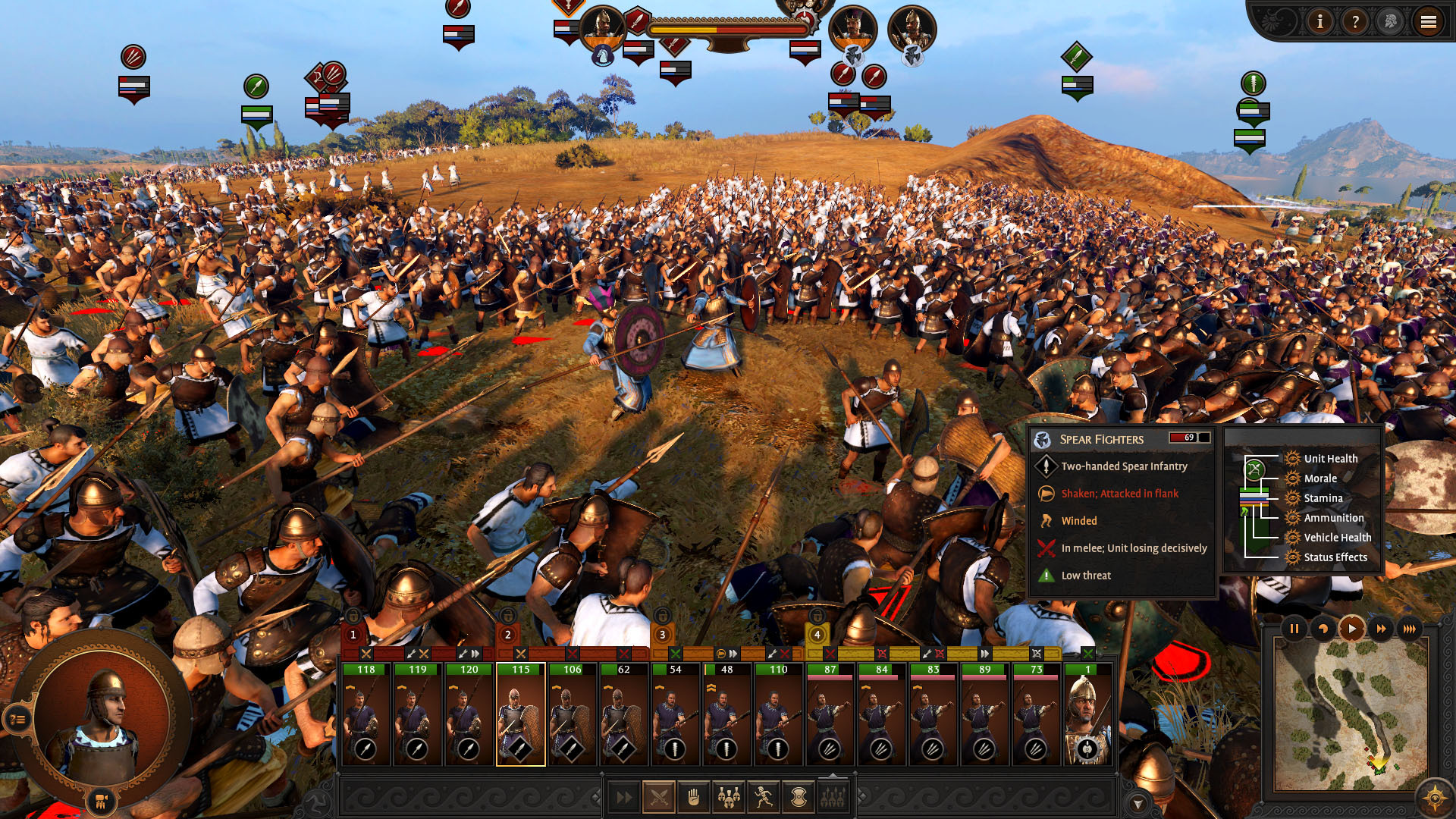Select unit group 4 tab

(817, 635)
